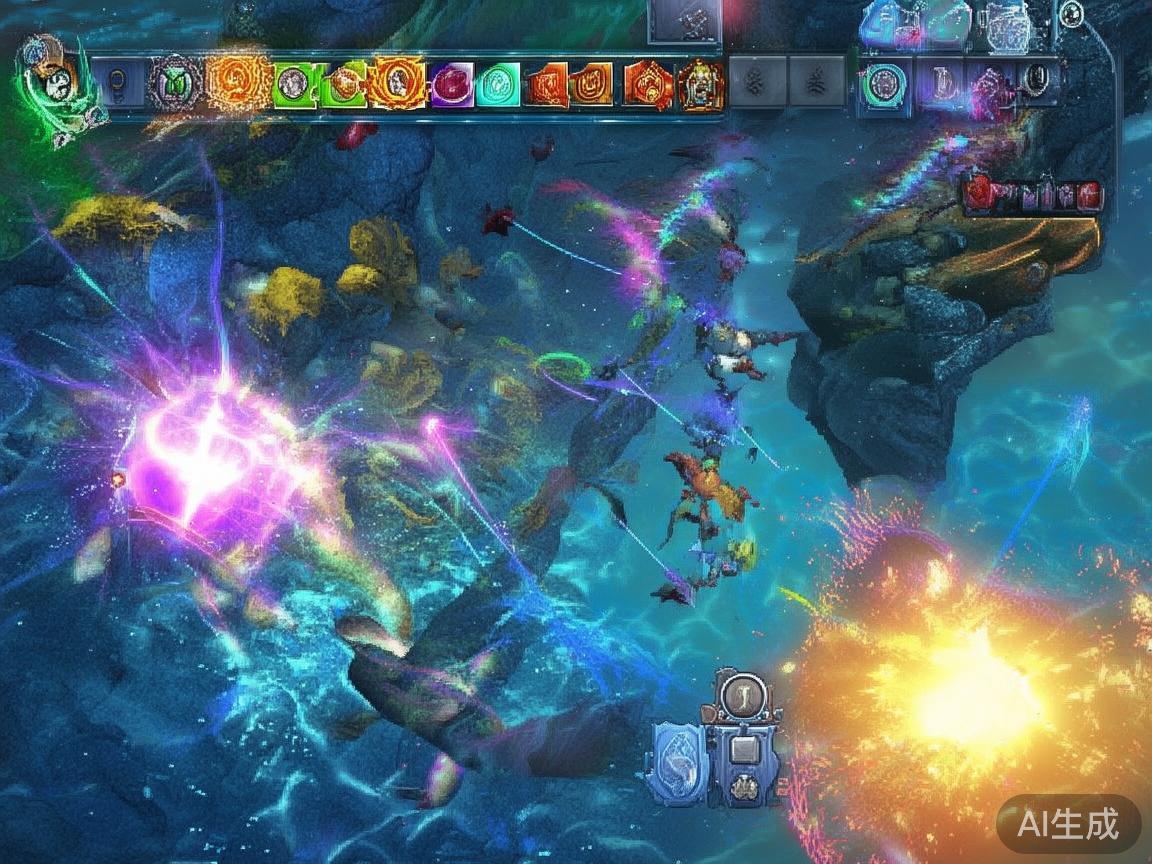Image resolution: width=1152 pixels, height=864 pixels.
Task: Click the round dial with letter J
Action: coord(743,694)
